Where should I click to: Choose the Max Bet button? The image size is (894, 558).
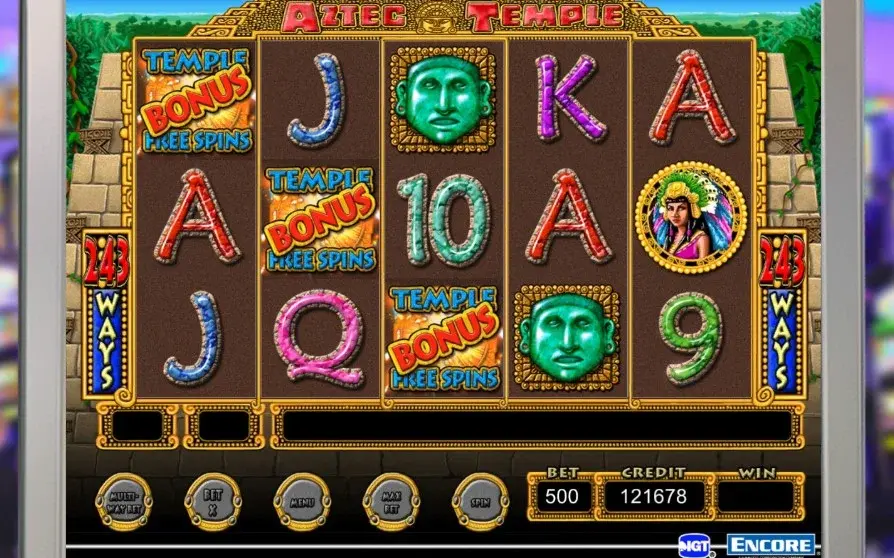pos(391,499)
